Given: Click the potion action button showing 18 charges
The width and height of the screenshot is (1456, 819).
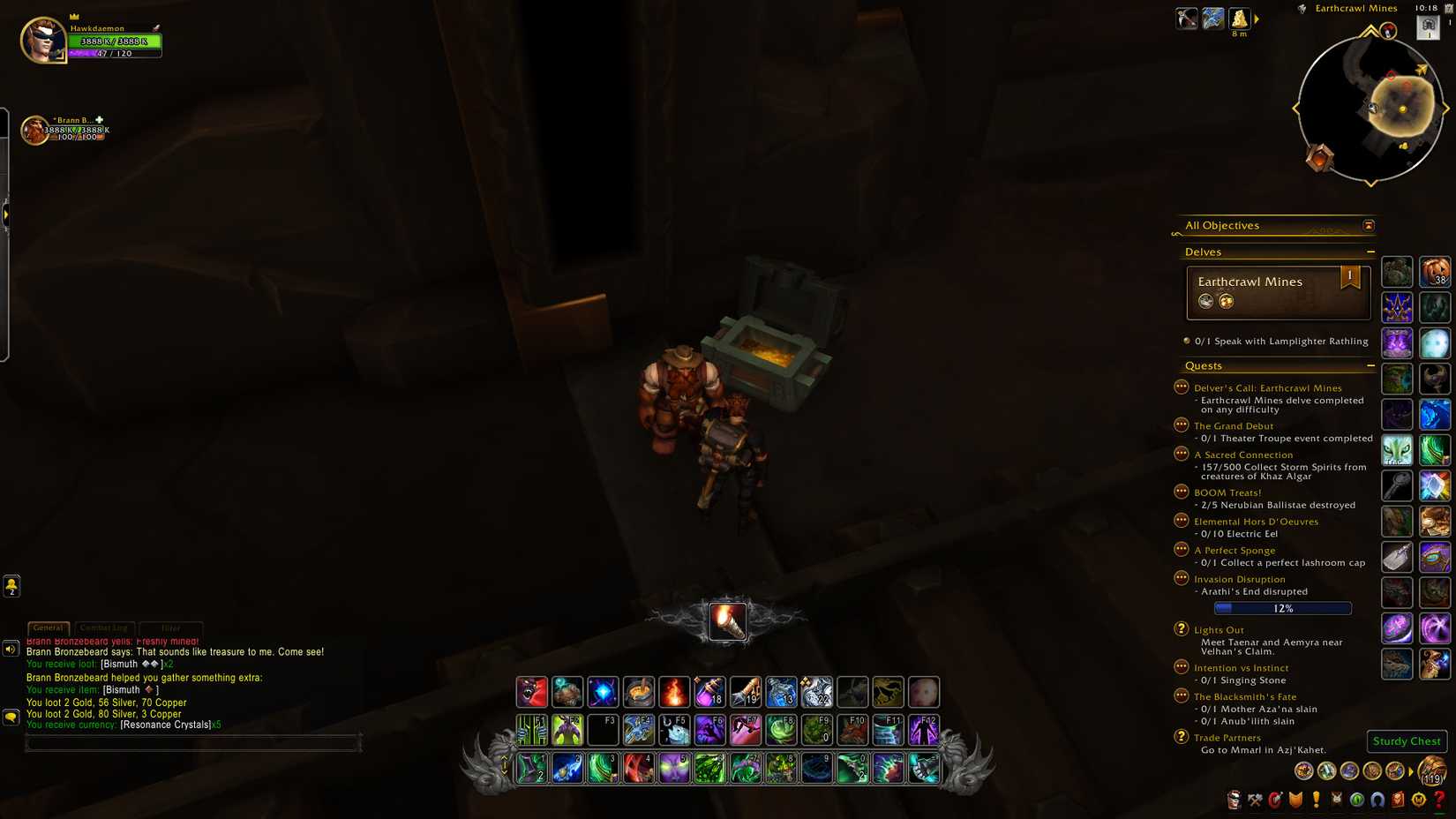Looking at the screenshot, I should (710, 693).
